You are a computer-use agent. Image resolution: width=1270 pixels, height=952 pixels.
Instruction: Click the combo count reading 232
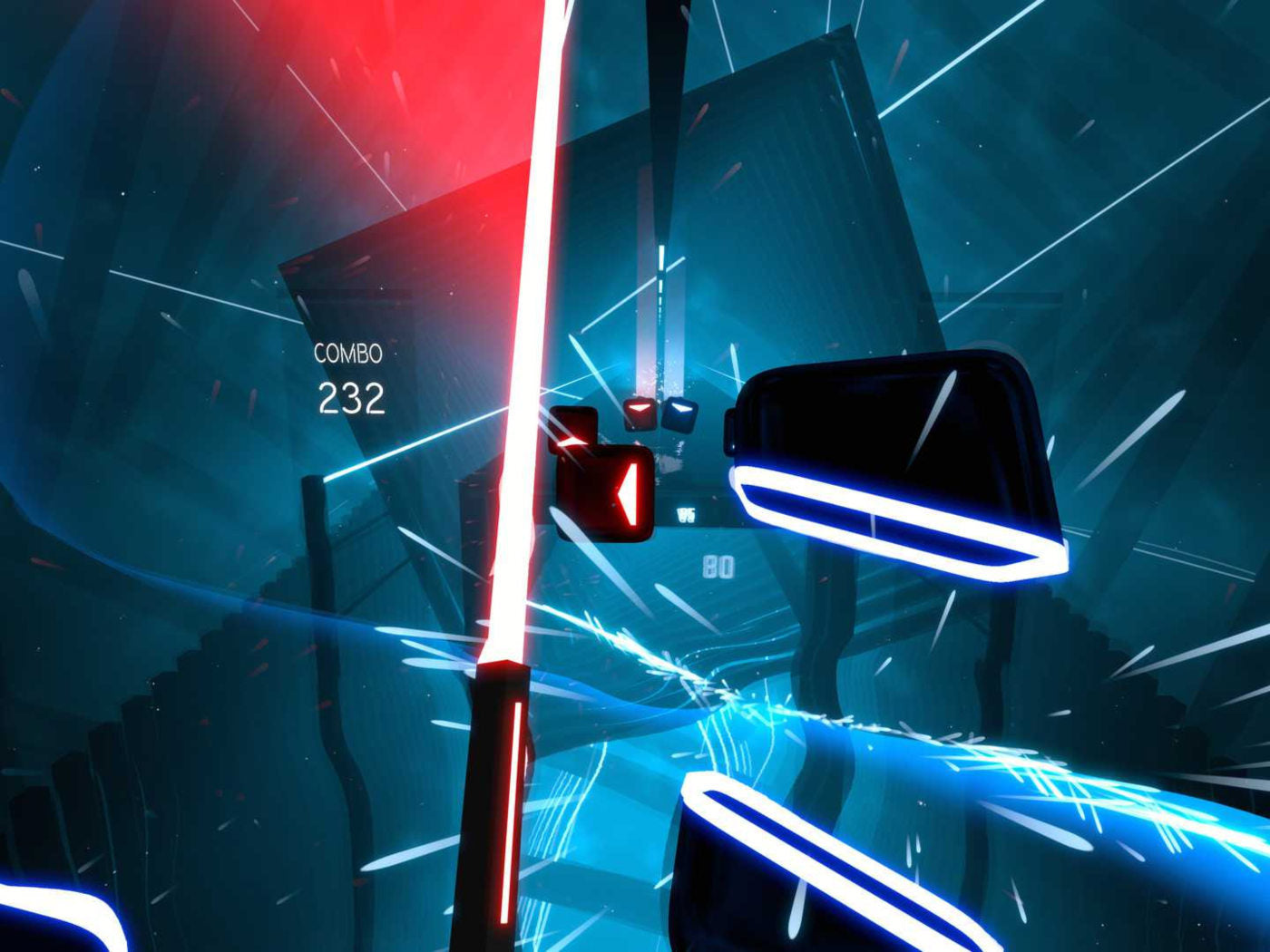354,397
